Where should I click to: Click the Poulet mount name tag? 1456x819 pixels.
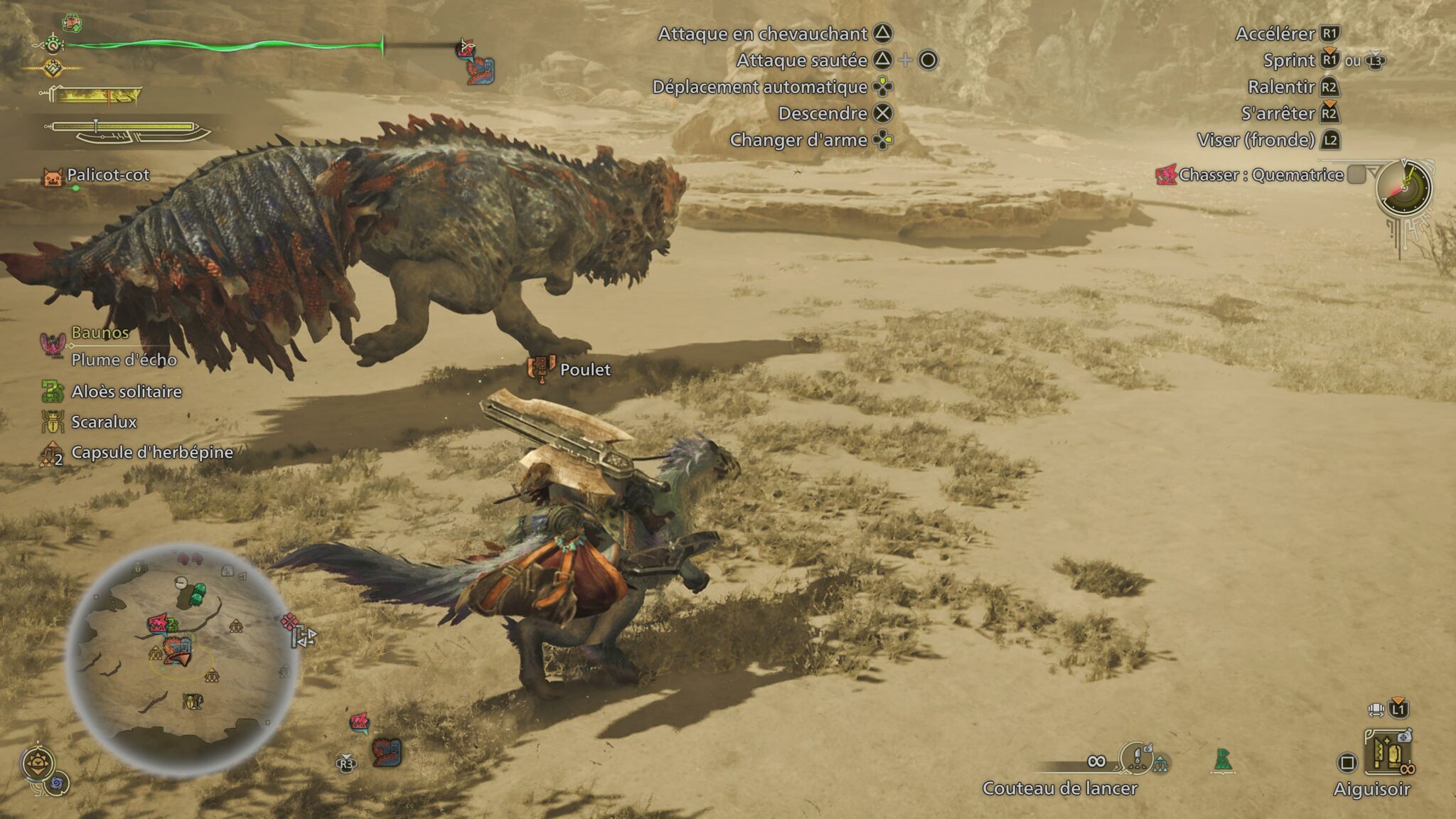click(x=584, y=370)
